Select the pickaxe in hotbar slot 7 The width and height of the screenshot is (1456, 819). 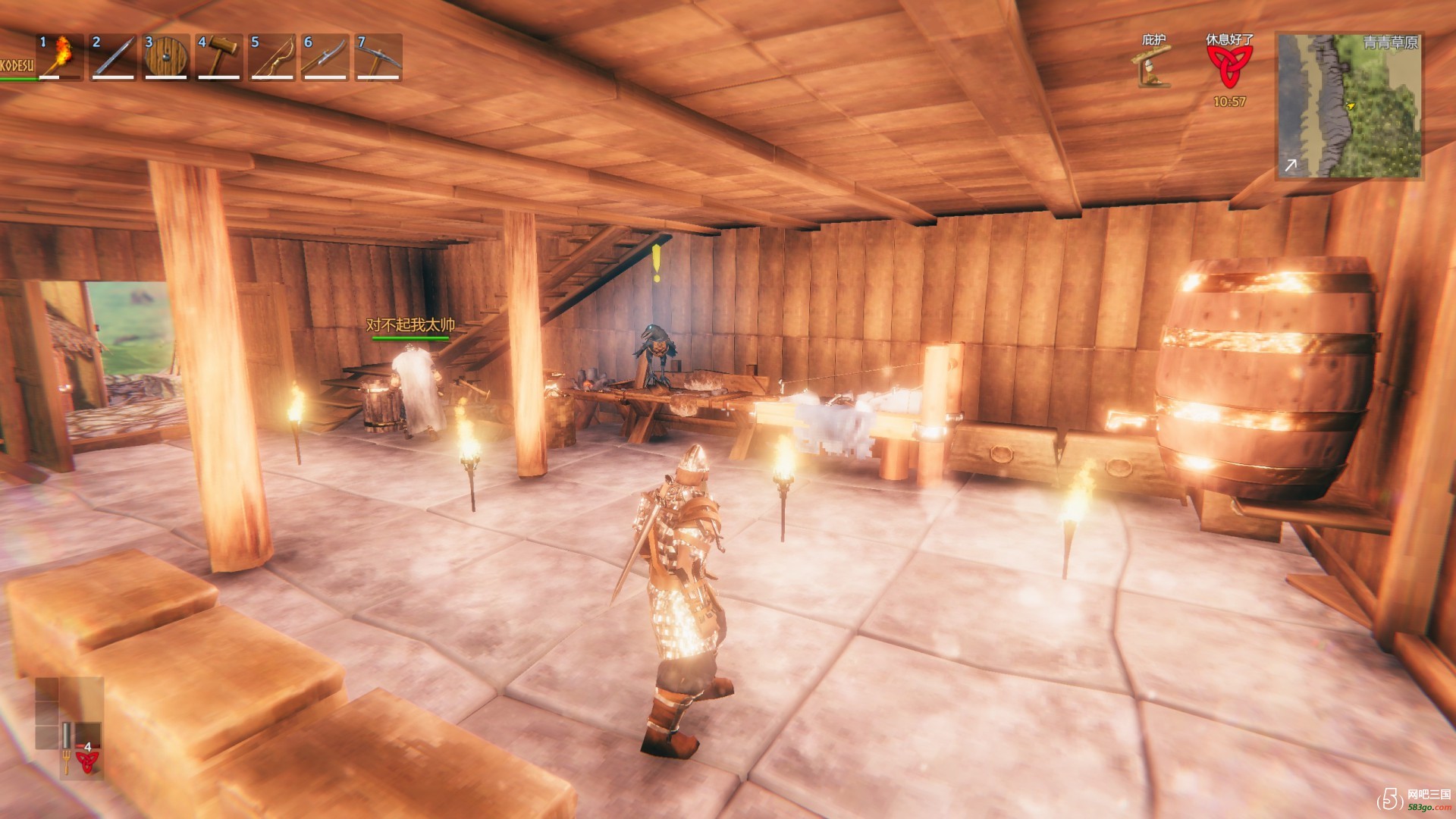click(x=378, y=56)
